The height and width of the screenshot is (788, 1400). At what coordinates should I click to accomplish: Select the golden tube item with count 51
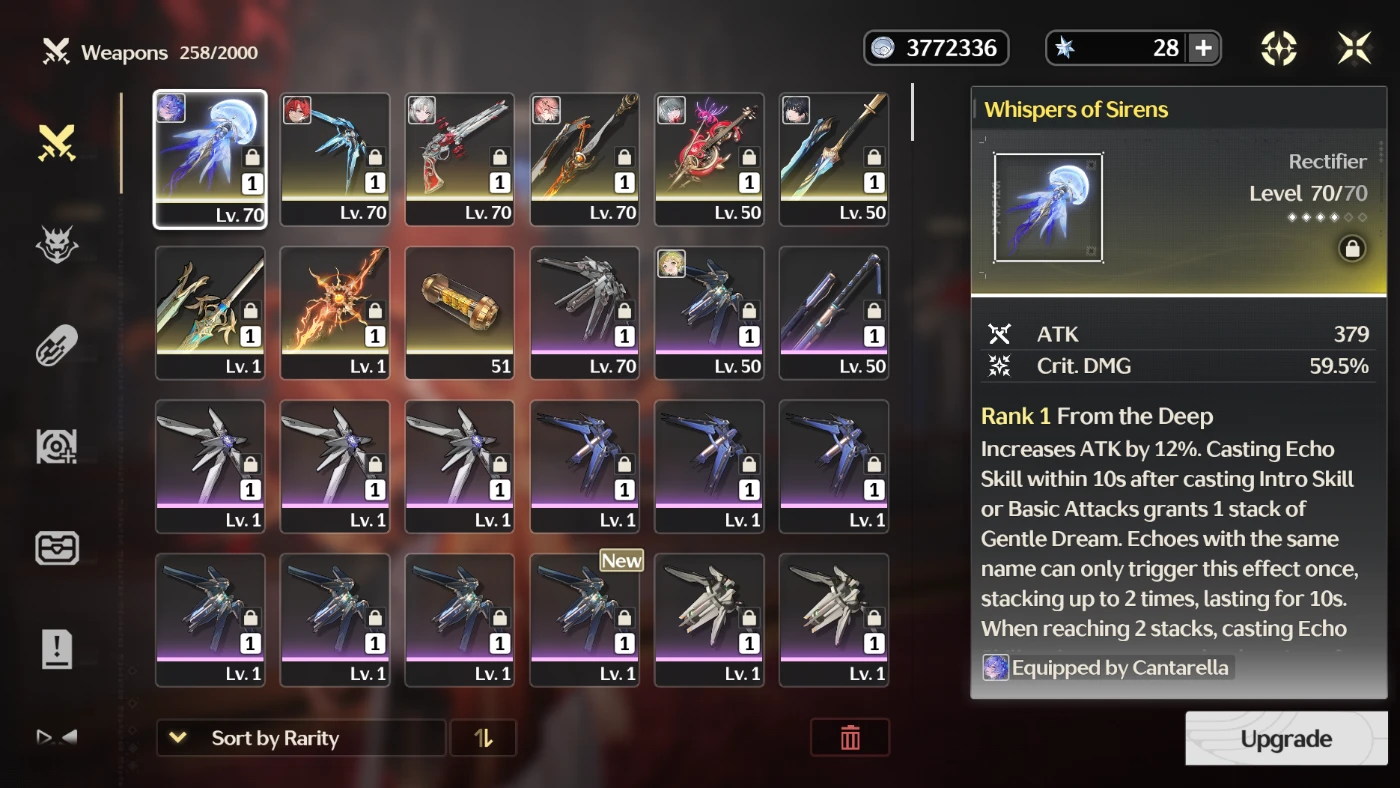[460, 313]
